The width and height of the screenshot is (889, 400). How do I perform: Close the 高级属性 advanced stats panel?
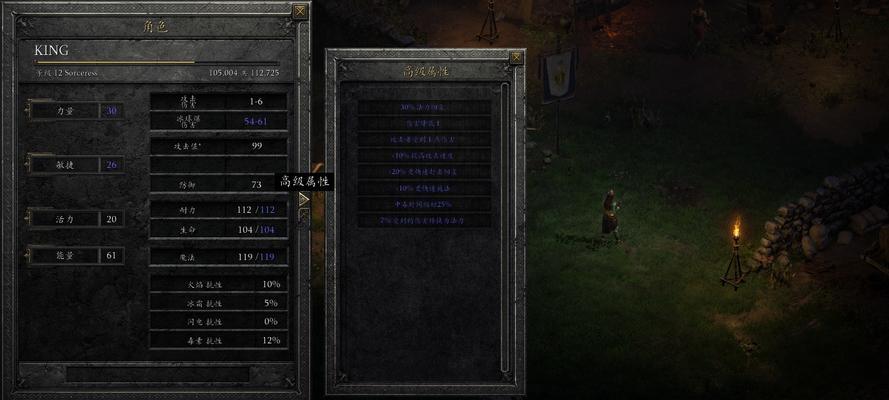(x=516, y=57)
